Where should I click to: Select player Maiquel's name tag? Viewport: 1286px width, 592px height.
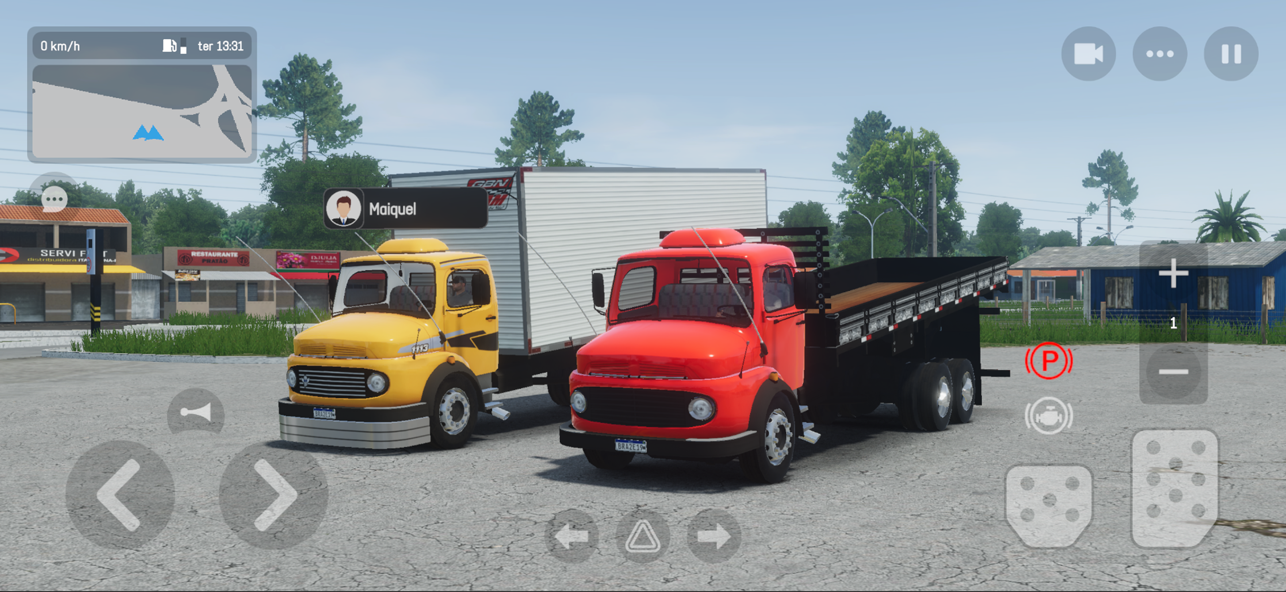405,209
